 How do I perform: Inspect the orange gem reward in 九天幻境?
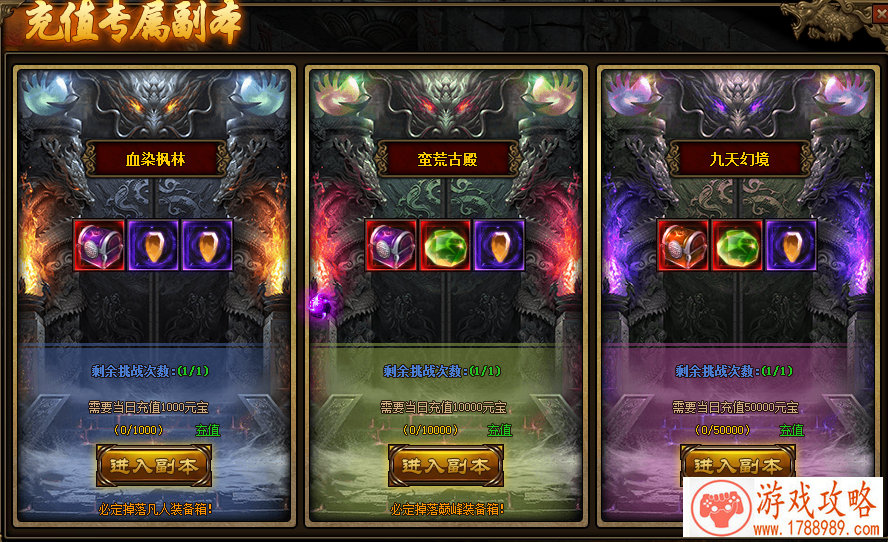tap(792, 246)
